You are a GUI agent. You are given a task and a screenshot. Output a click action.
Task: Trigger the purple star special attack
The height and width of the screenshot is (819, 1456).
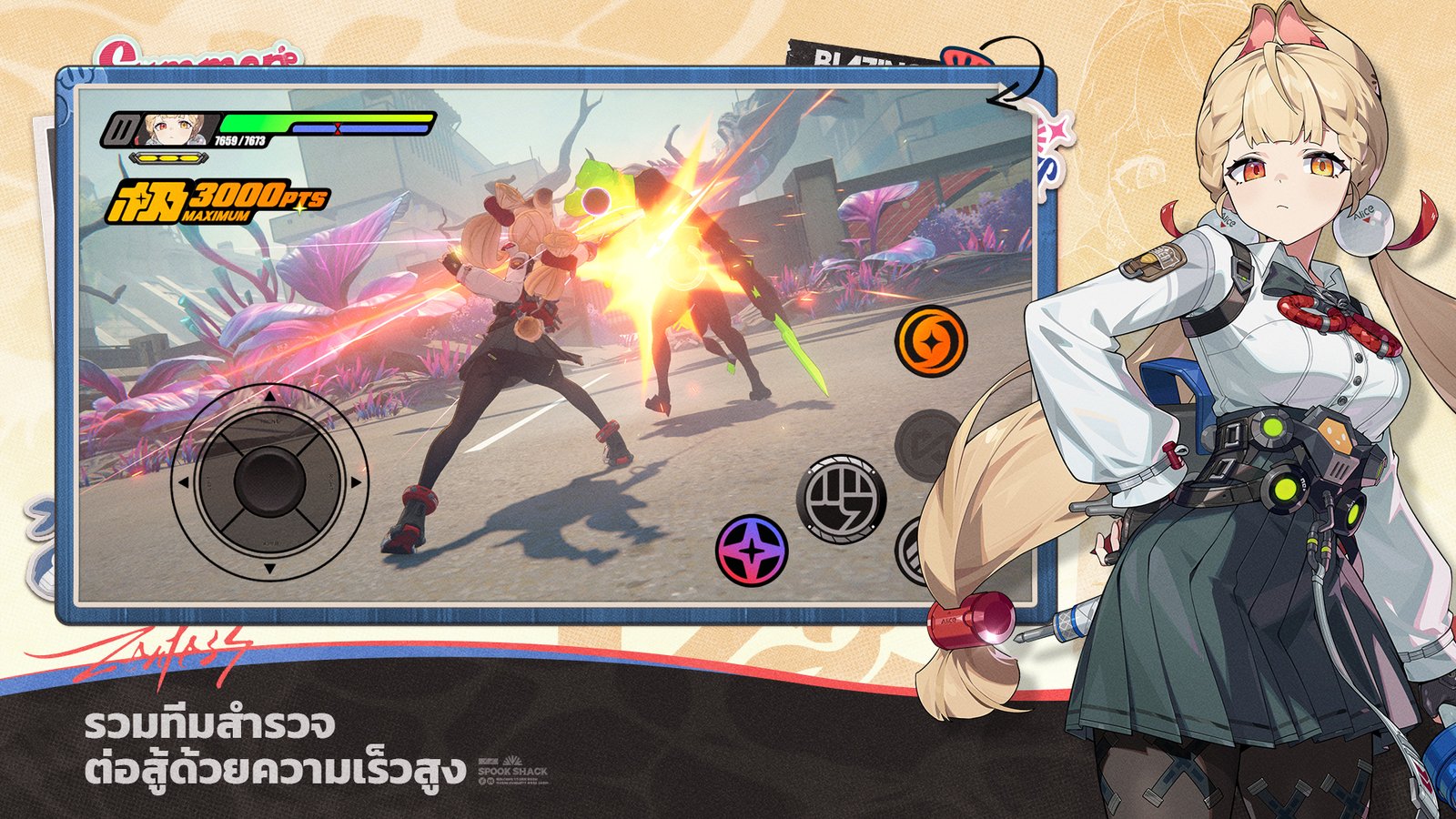(x=752, y=549)
